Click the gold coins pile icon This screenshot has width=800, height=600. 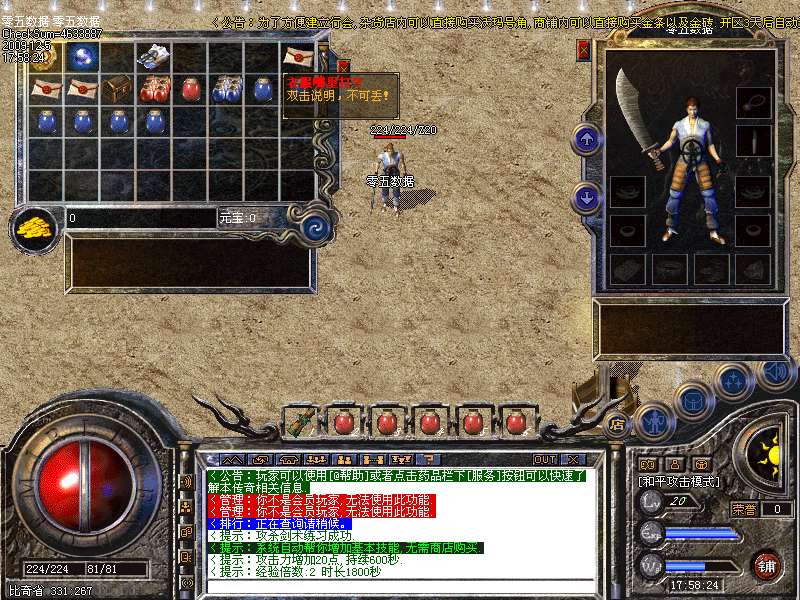click(x=35, y=226)
